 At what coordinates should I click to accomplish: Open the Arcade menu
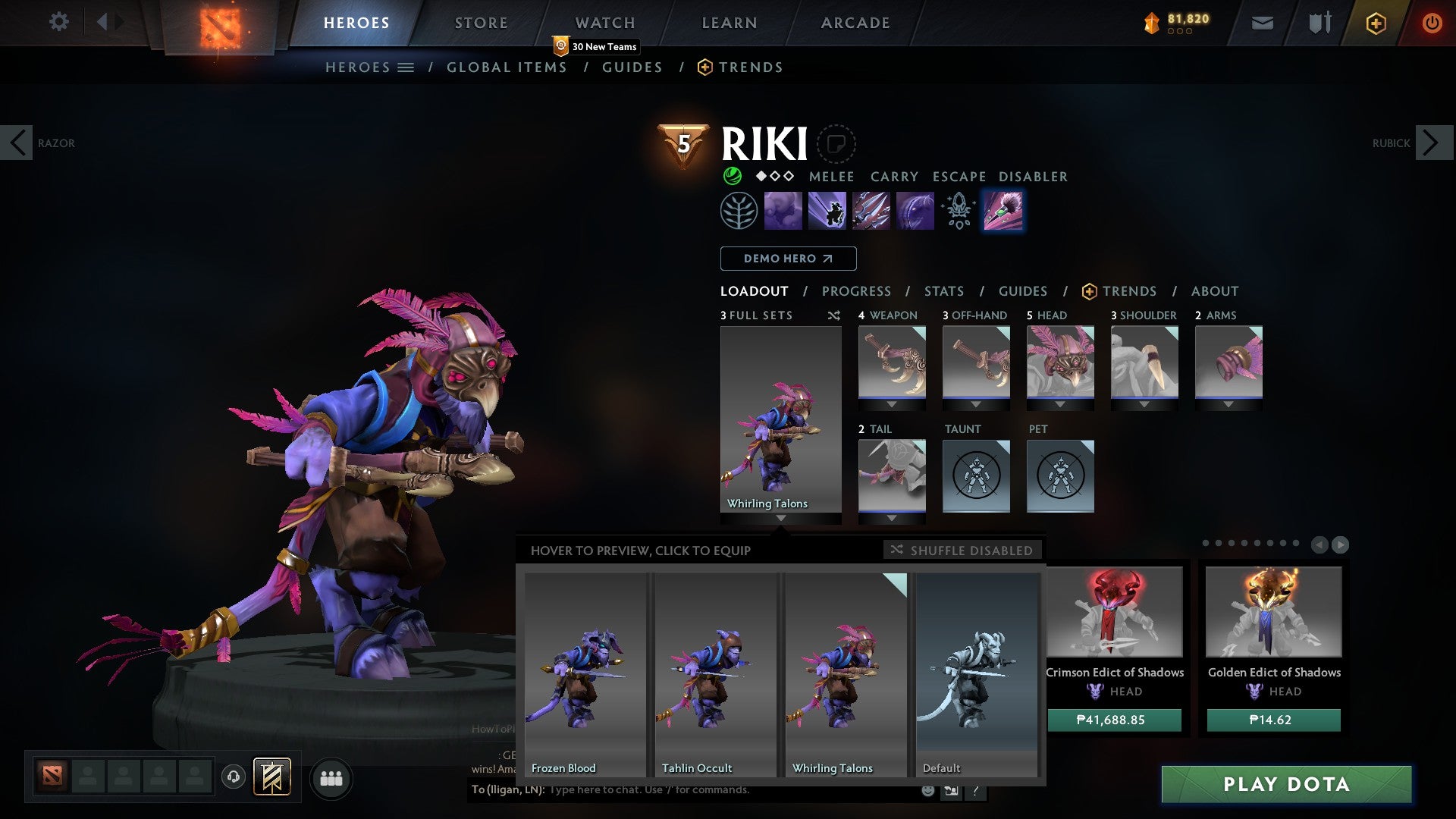pos(855,22)
